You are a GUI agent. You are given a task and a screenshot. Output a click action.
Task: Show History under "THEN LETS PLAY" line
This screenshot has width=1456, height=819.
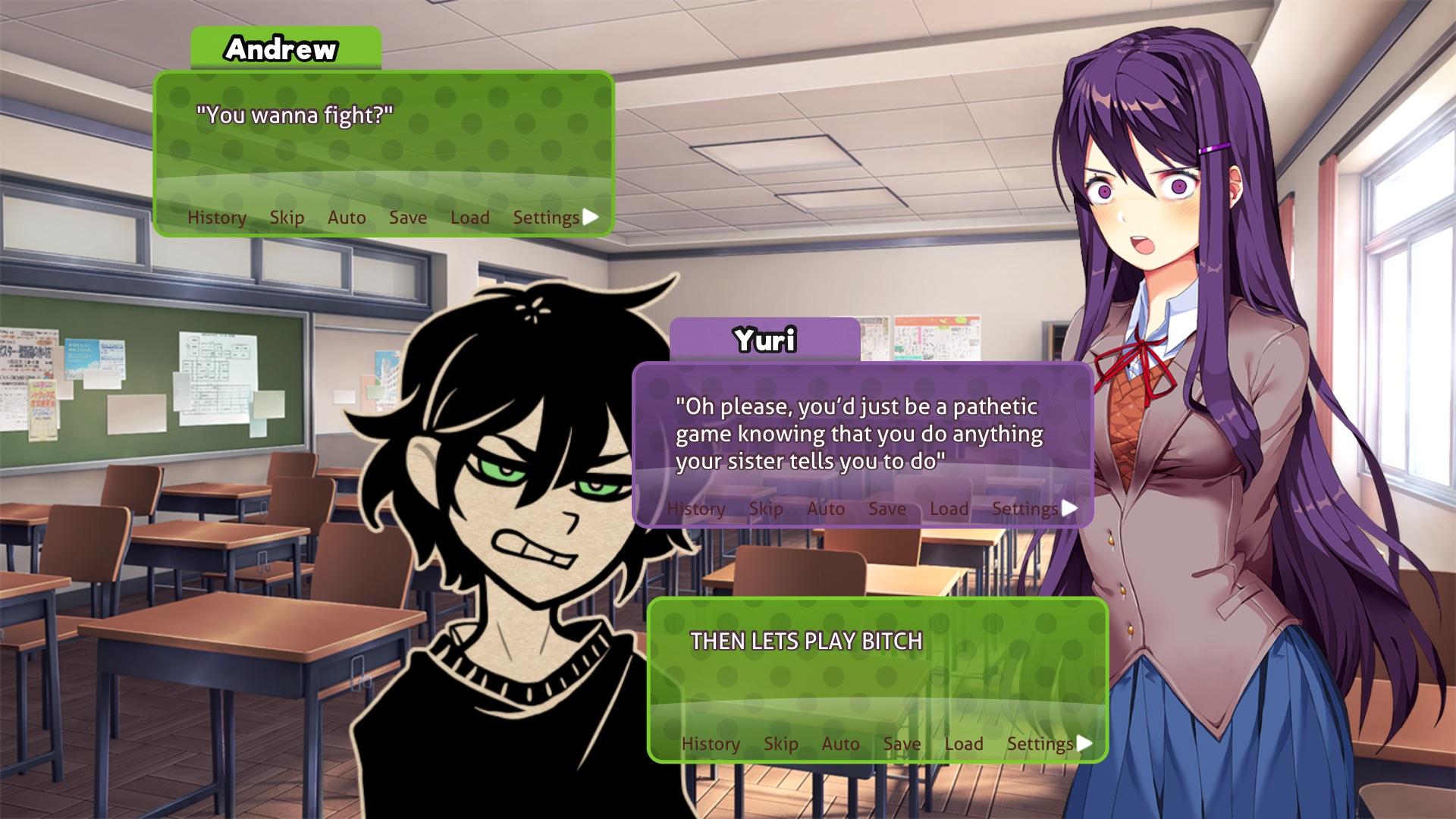[x=711, y=744]
